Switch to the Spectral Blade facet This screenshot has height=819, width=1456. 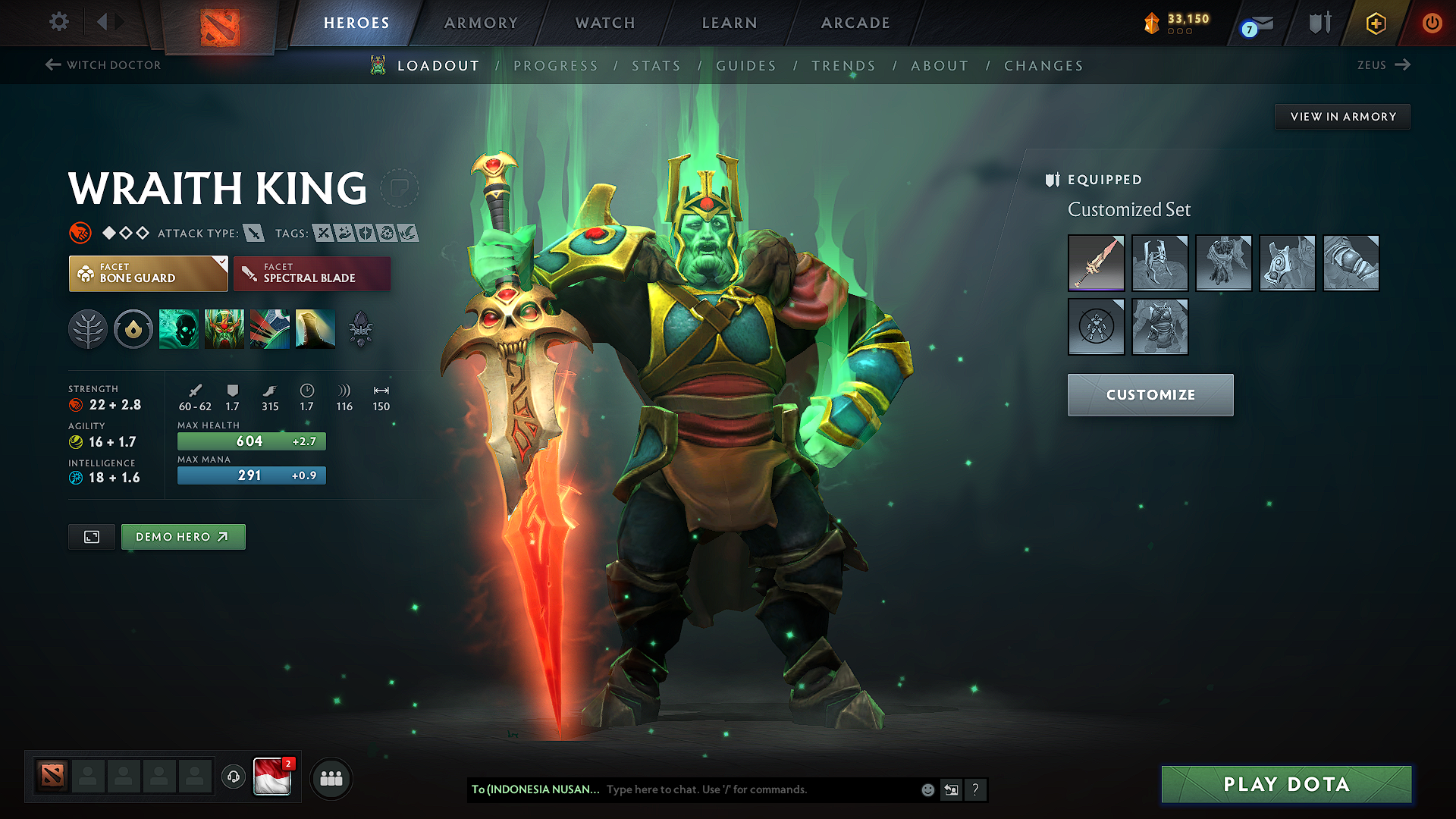point(312,273)
